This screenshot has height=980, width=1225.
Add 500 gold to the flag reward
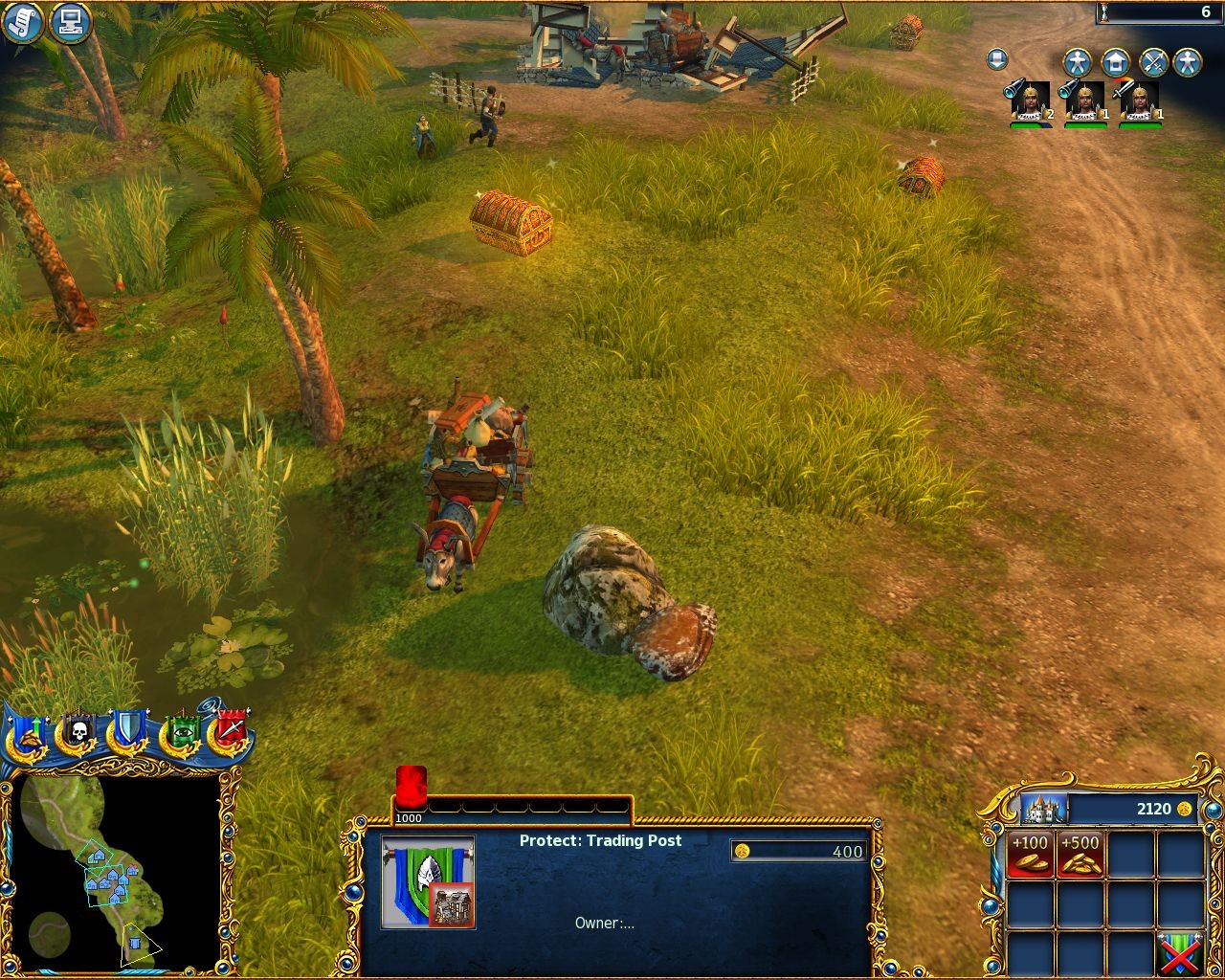(1080, 854)
